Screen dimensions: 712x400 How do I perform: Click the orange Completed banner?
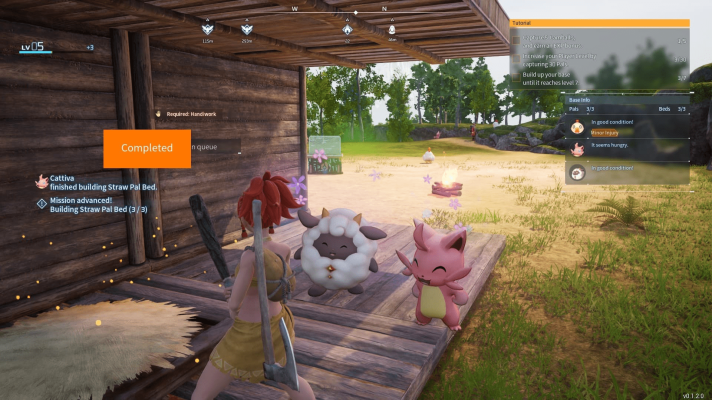pyautogui.click(x=147, y=148)
